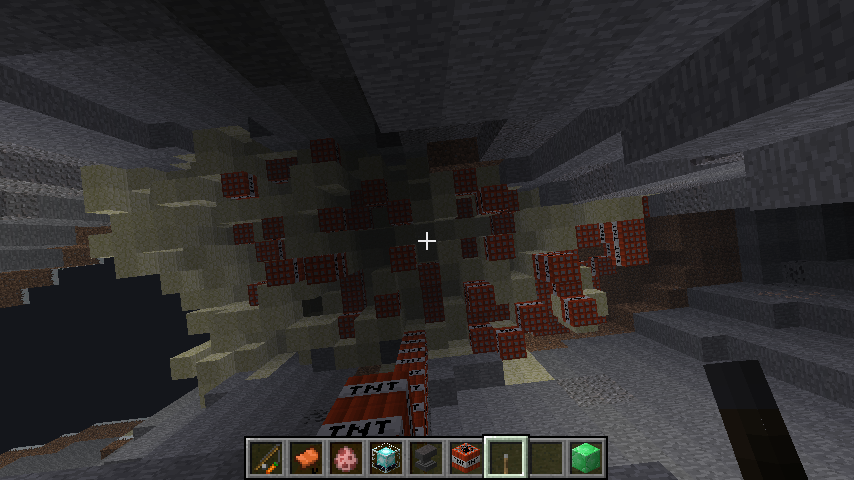This screenshot has height=480, width=854.
Task: Select the anvil hotbar slot
Action: pos(425,458)
